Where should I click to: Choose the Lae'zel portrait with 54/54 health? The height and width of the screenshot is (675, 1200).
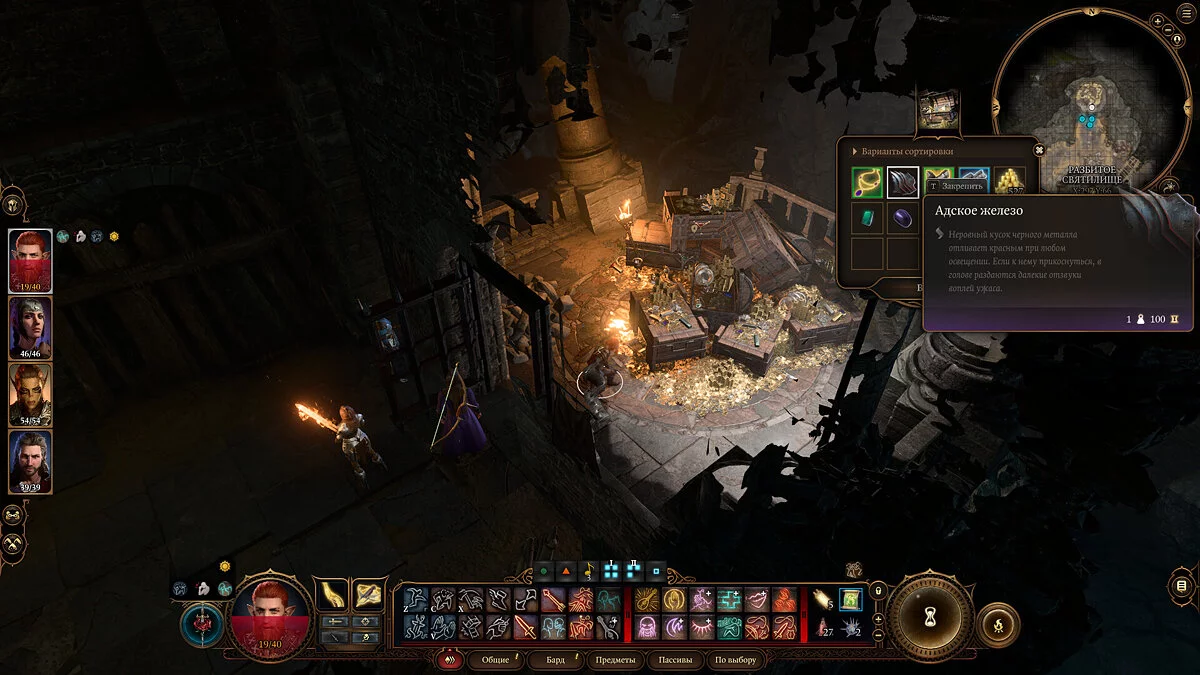point(30,394)
